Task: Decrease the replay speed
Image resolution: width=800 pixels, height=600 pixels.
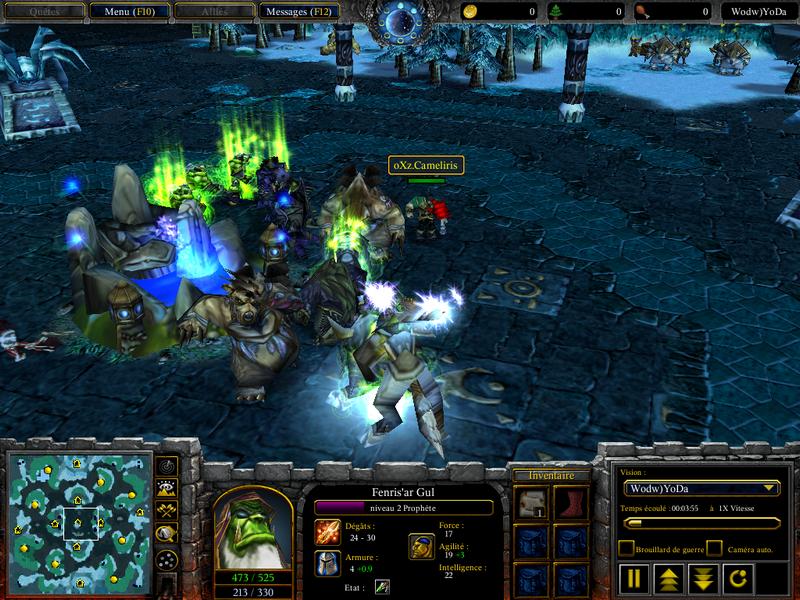Action: pyautogui.click(x=701, y=577)
